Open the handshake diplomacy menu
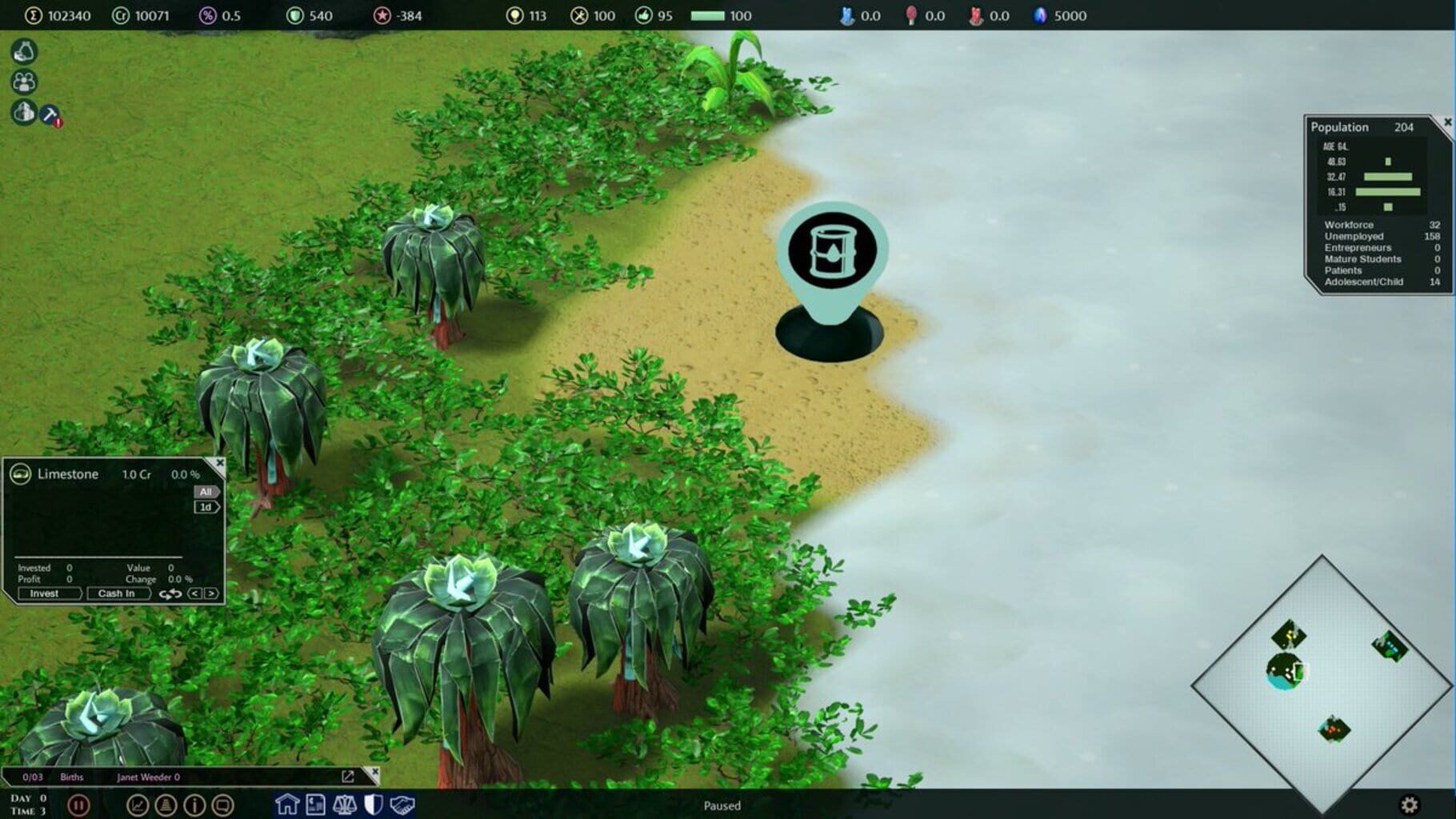The width and height of the screenshot is (1456, 819). coord(402,804)
